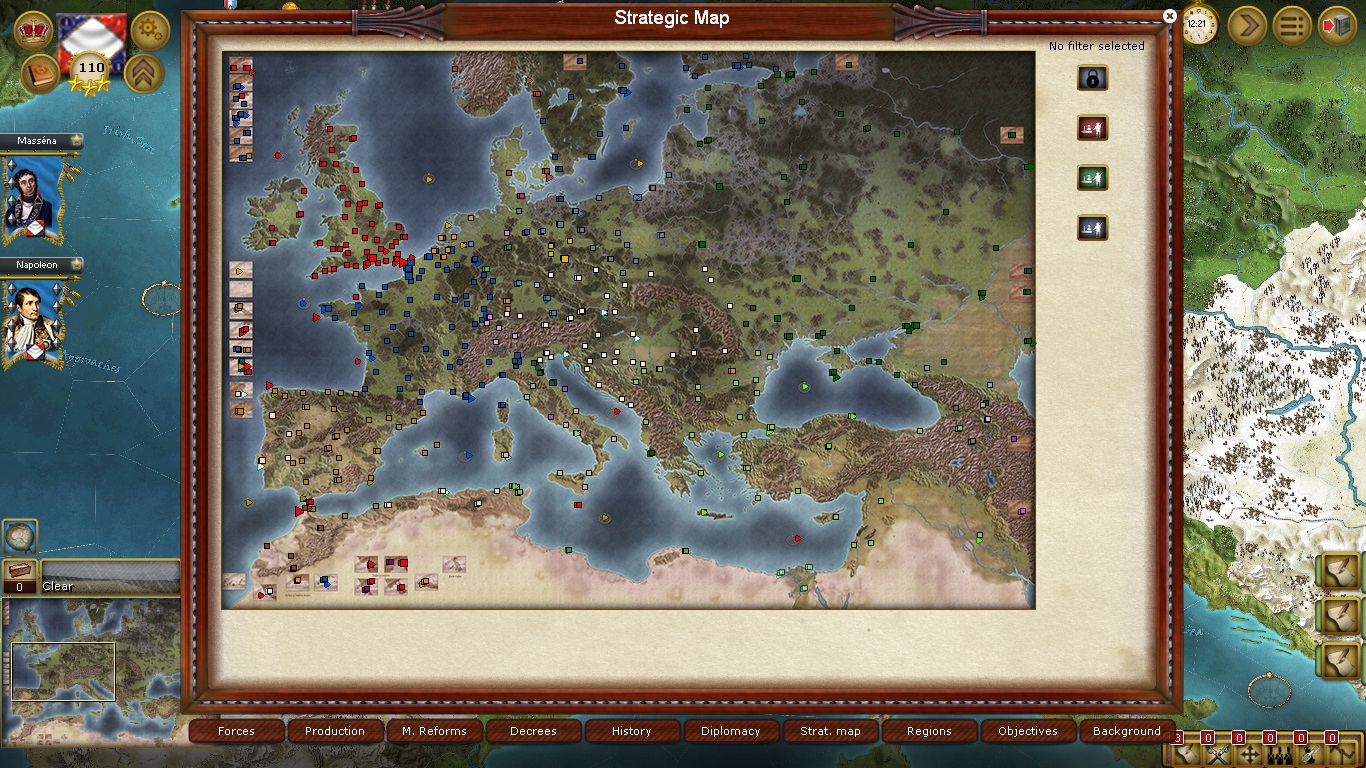The height and width of the screenshot is (768, 1366).
Task: Switch to the Production tab
Action: [x=335, y=731]
